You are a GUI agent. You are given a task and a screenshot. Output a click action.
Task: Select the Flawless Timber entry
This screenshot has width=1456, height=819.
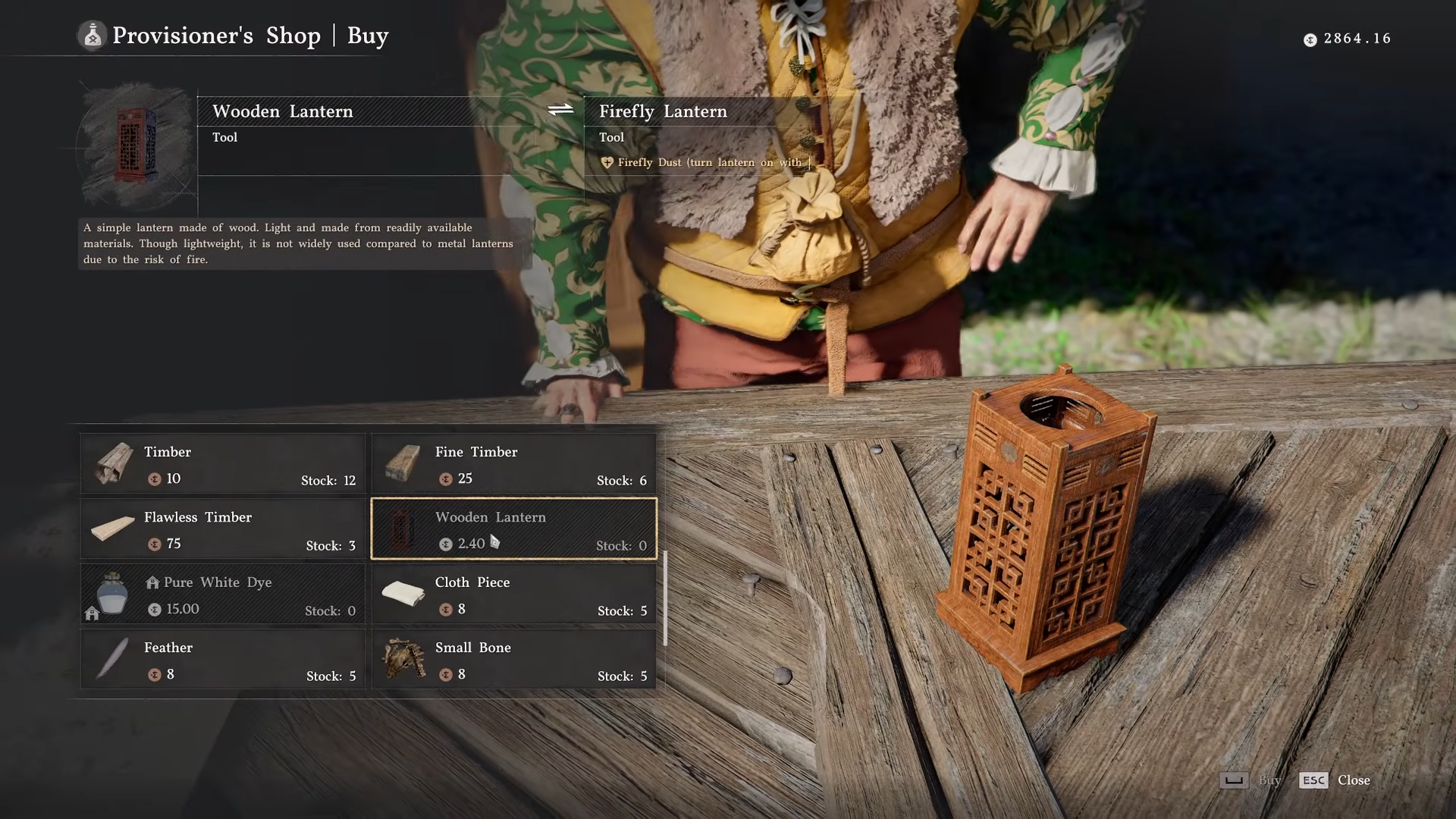[x=223, y=529]
